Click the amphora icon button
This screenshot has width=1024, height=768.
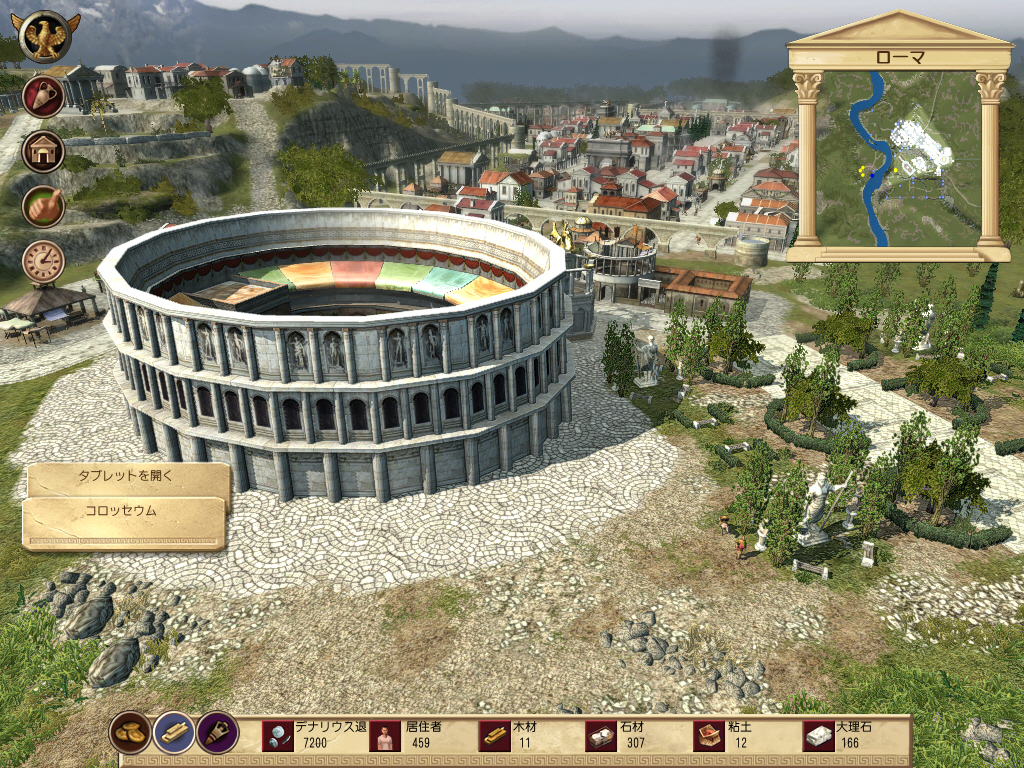point(43,97)
